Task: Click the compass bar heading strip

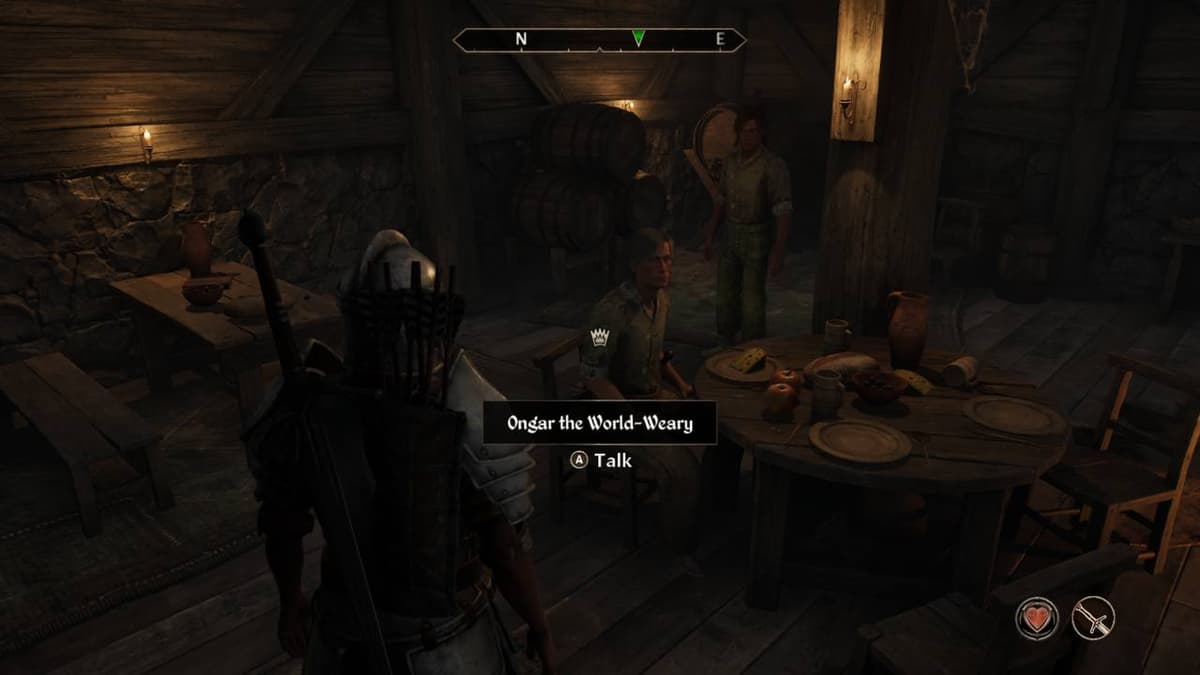Action: pos(599,40)
